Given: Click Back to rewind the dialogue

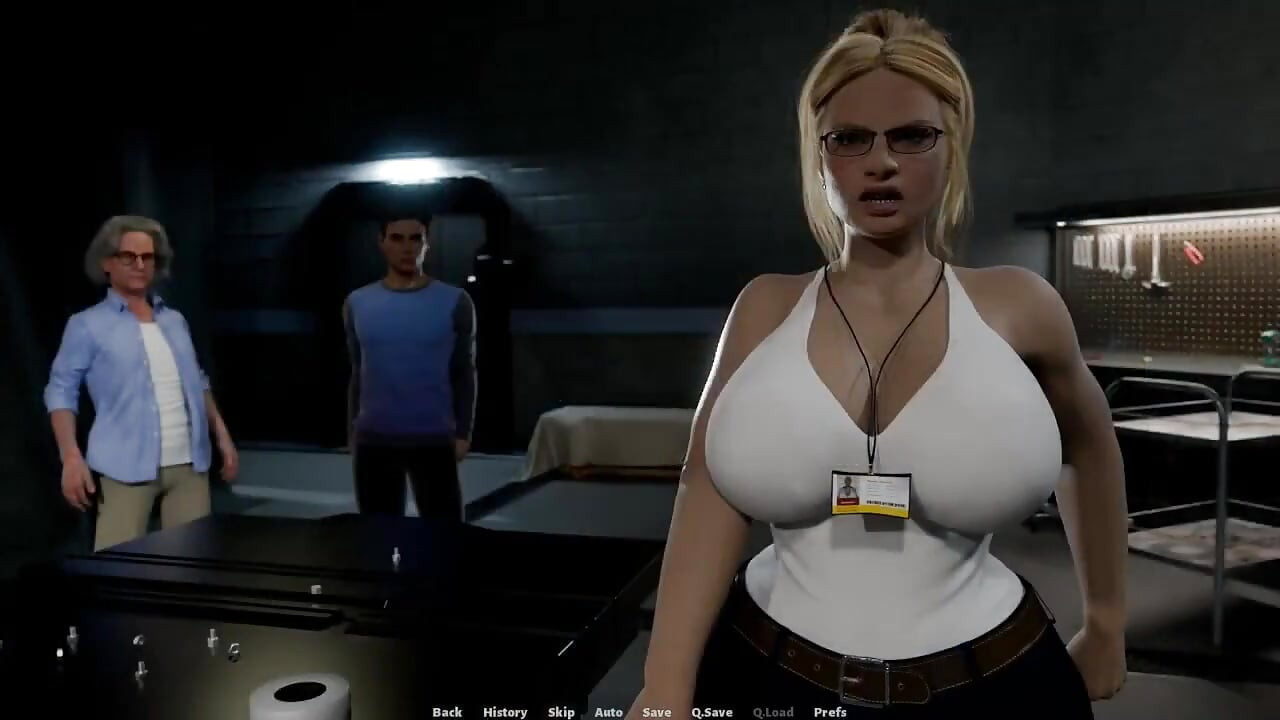Looking at the screenshot, I should [446, 712].
